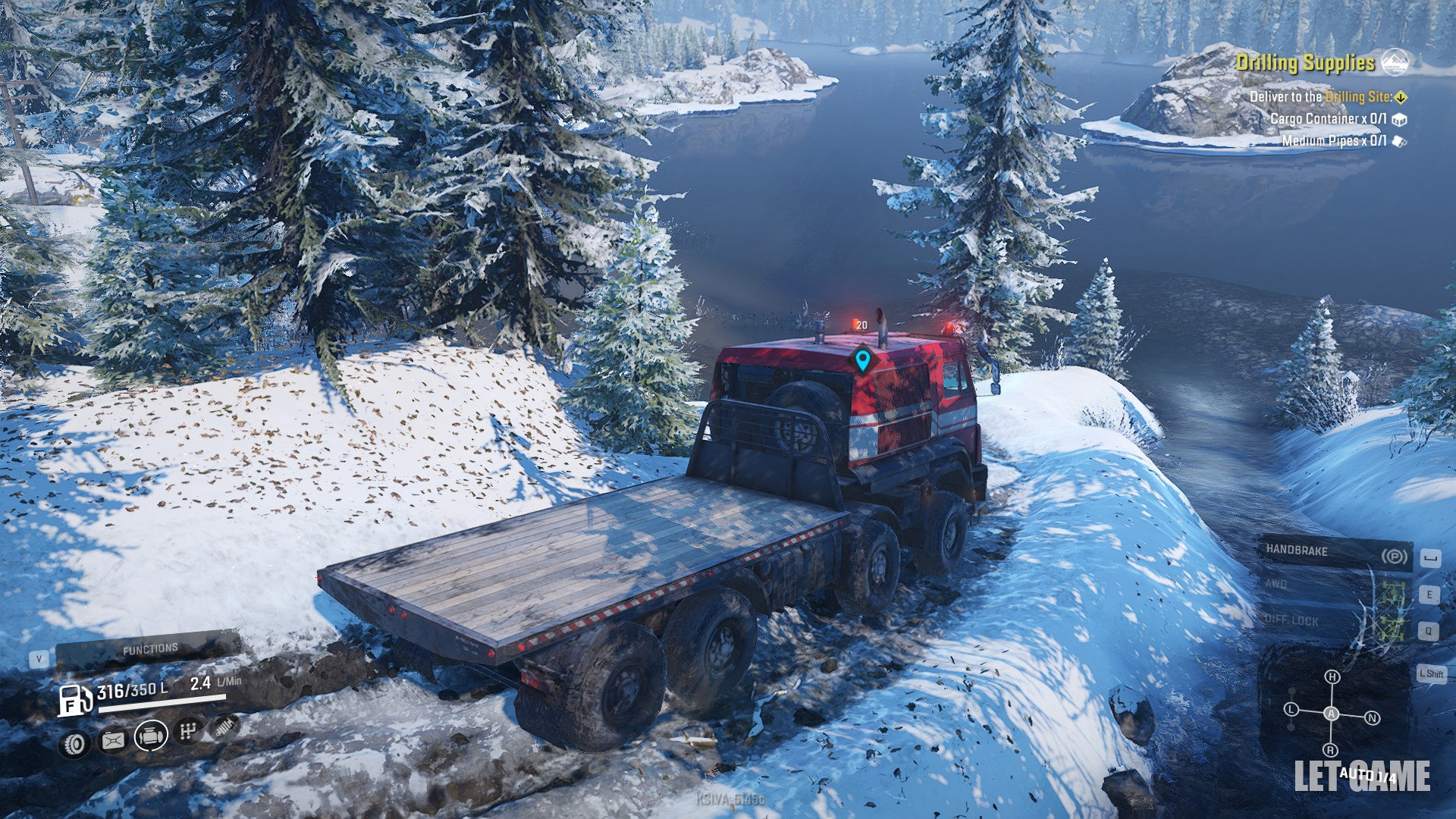Select the fuel canister damage icon
The width and height of the screenshot is (1456, 819).
point(113,740)
